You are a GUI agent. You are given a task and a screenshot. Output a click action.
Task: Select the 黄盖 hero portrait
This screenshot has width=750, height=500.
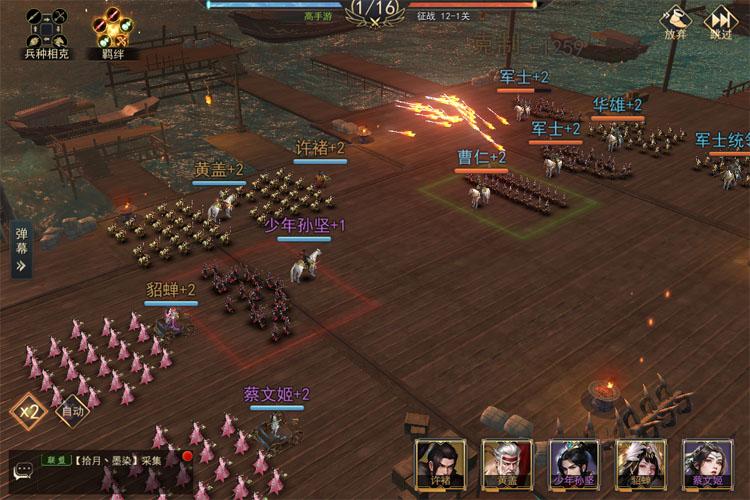tap(507, 465)
